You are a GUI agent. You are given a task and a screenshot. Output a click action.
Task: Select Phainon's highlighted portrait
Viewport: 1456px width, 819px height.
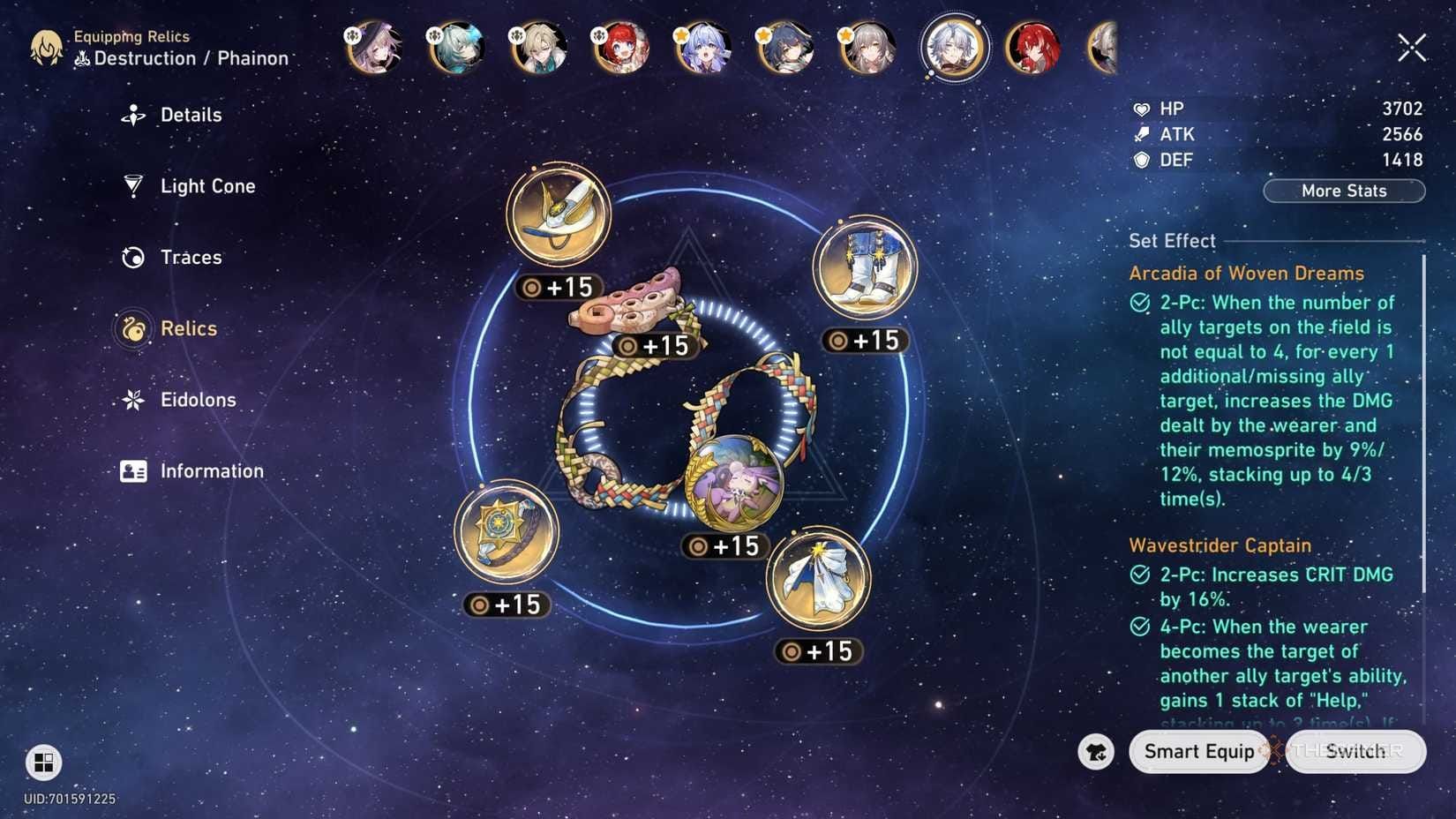click(954, 49)
